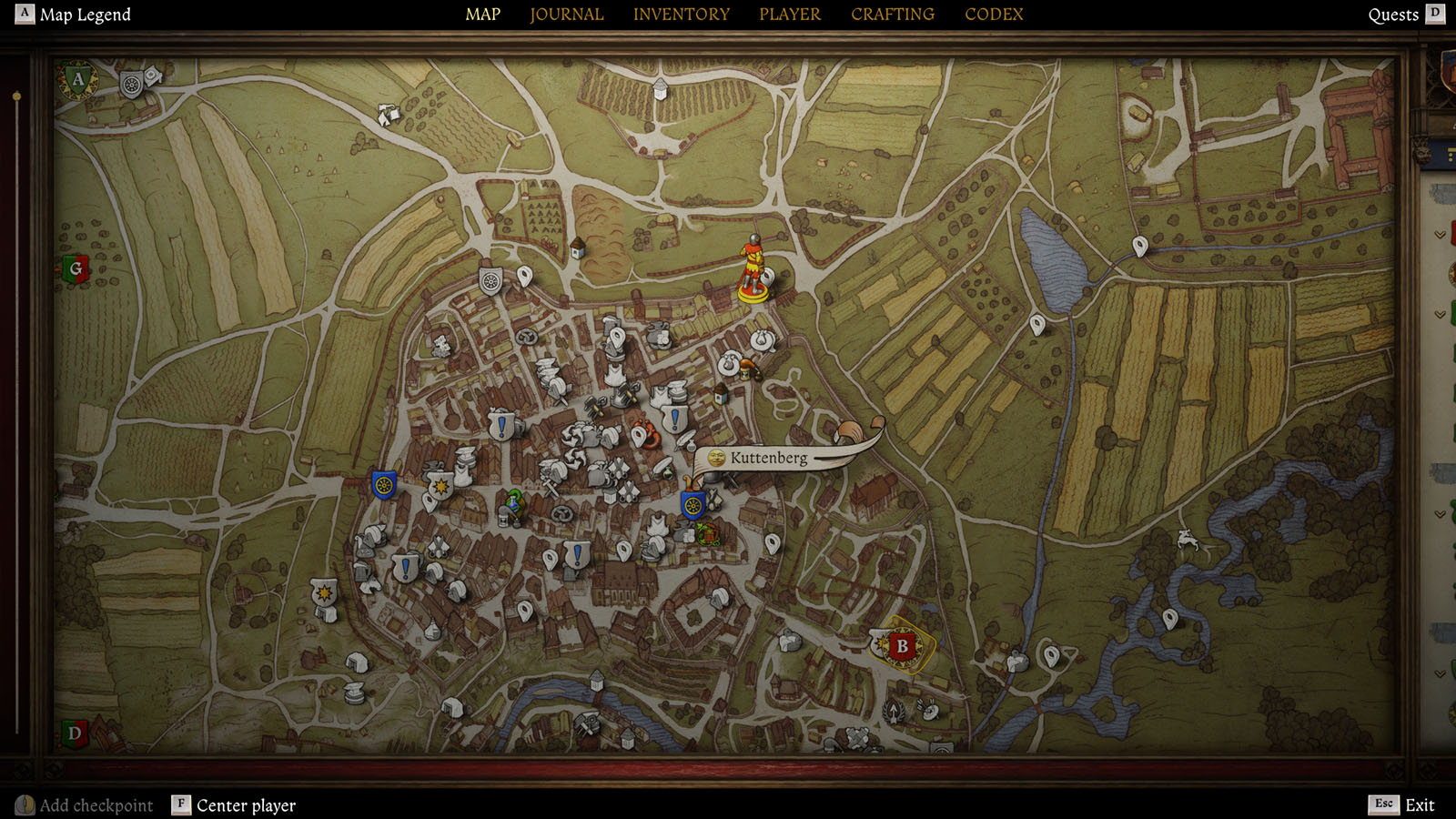Select the sun-face icon on the Kuttenberg banner
Viewport: 1456px width, 819px height.
pyautogui.click(x=716, y=458)
